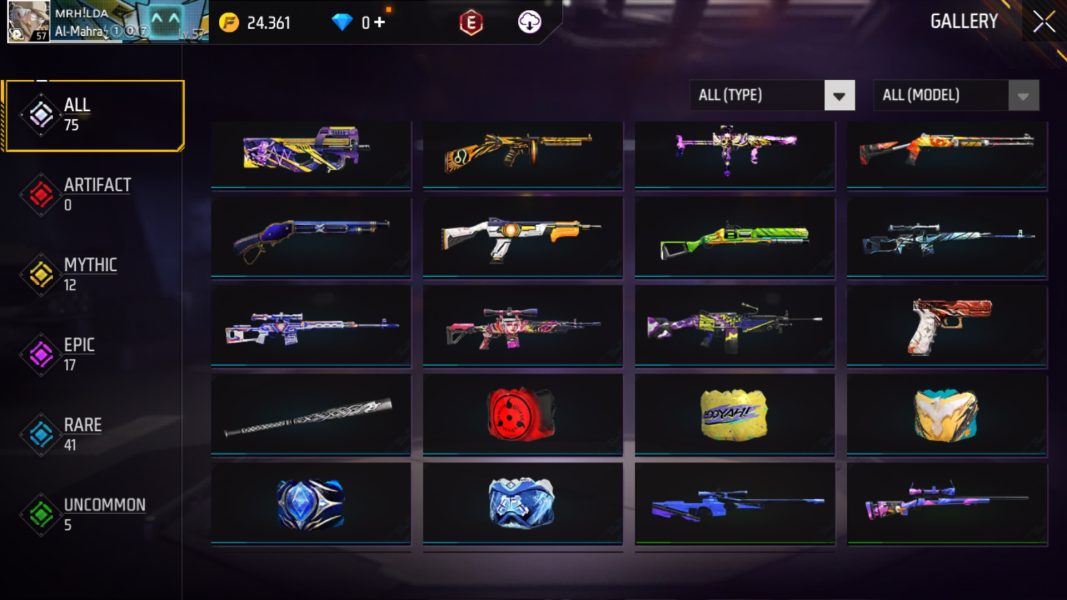Image resolution: width=1067 pixels, height=600 pixels.
Task: Switch to the Artifact category
Action: [x=95, y=194]
